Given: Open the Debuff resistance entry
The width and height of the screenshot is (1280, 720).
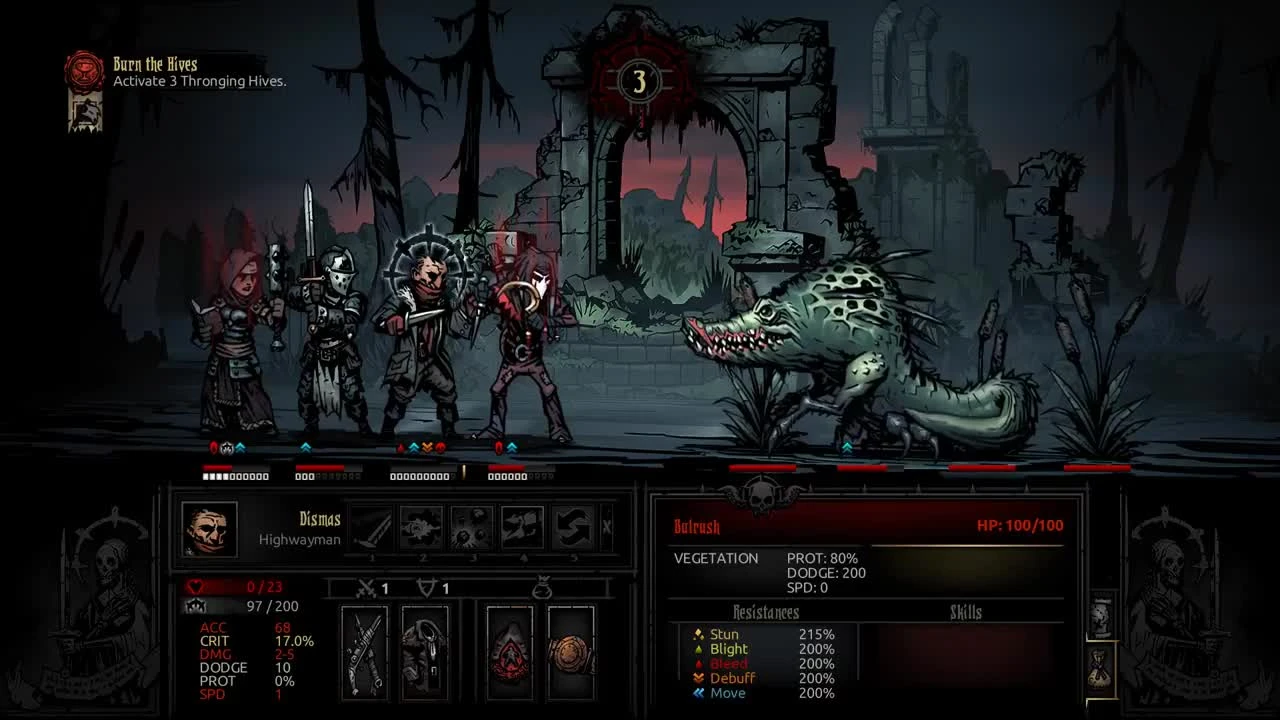Looking at the screenshot, I should 729,678.
